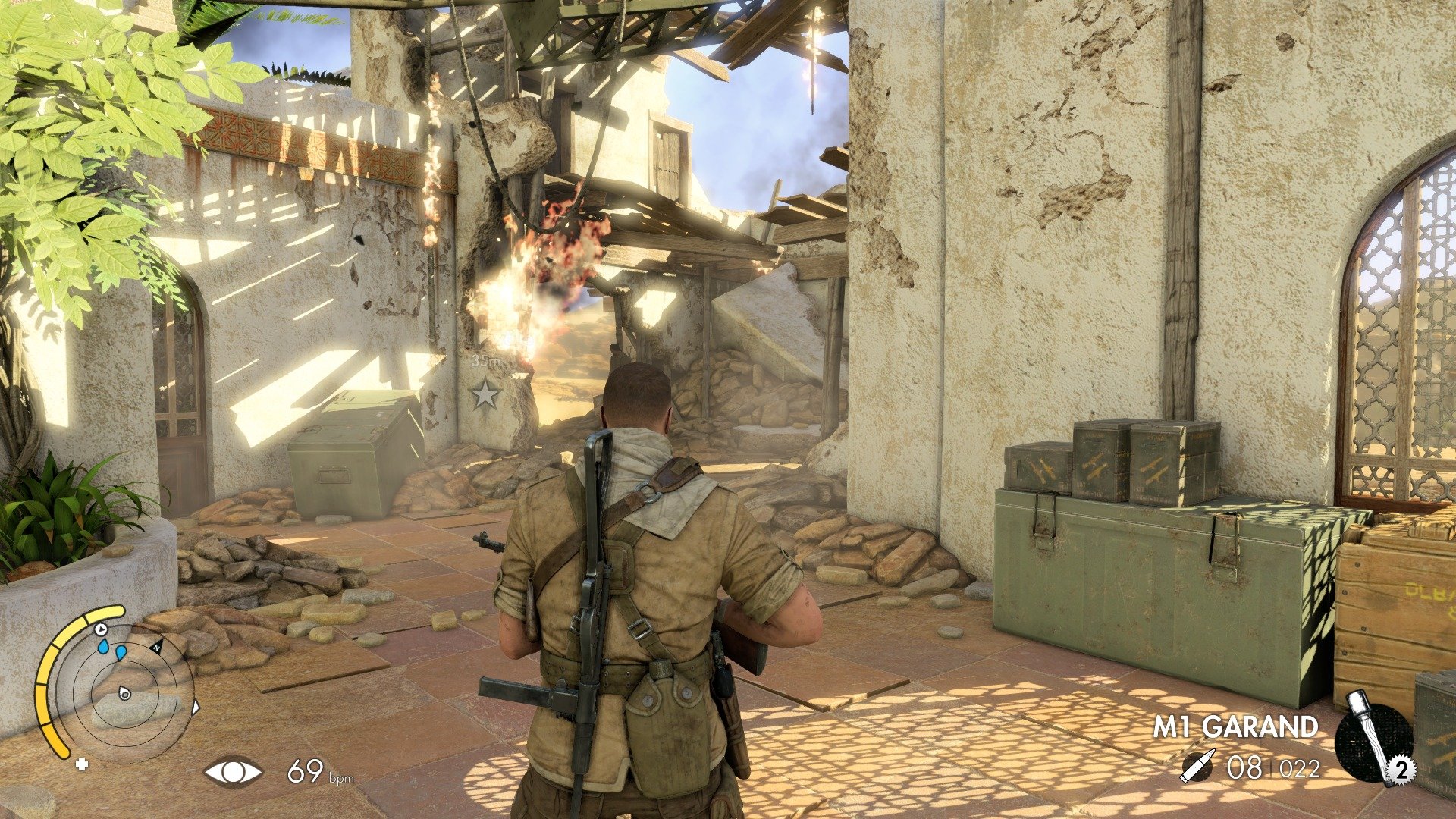Expand the minimap radar circle
1456x819 pixels.
point(124,694)
